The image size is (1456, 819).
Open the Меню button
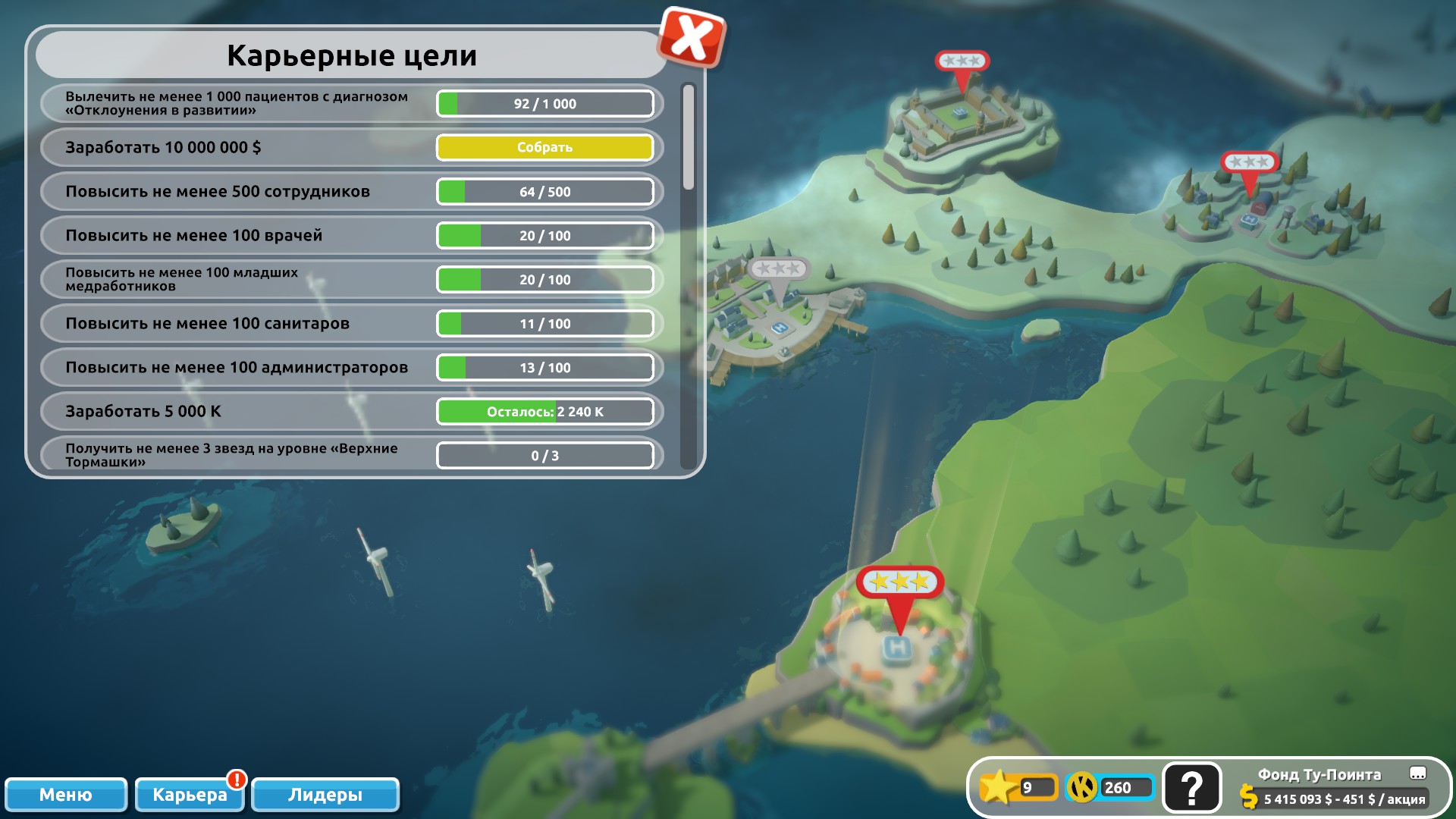66,794
